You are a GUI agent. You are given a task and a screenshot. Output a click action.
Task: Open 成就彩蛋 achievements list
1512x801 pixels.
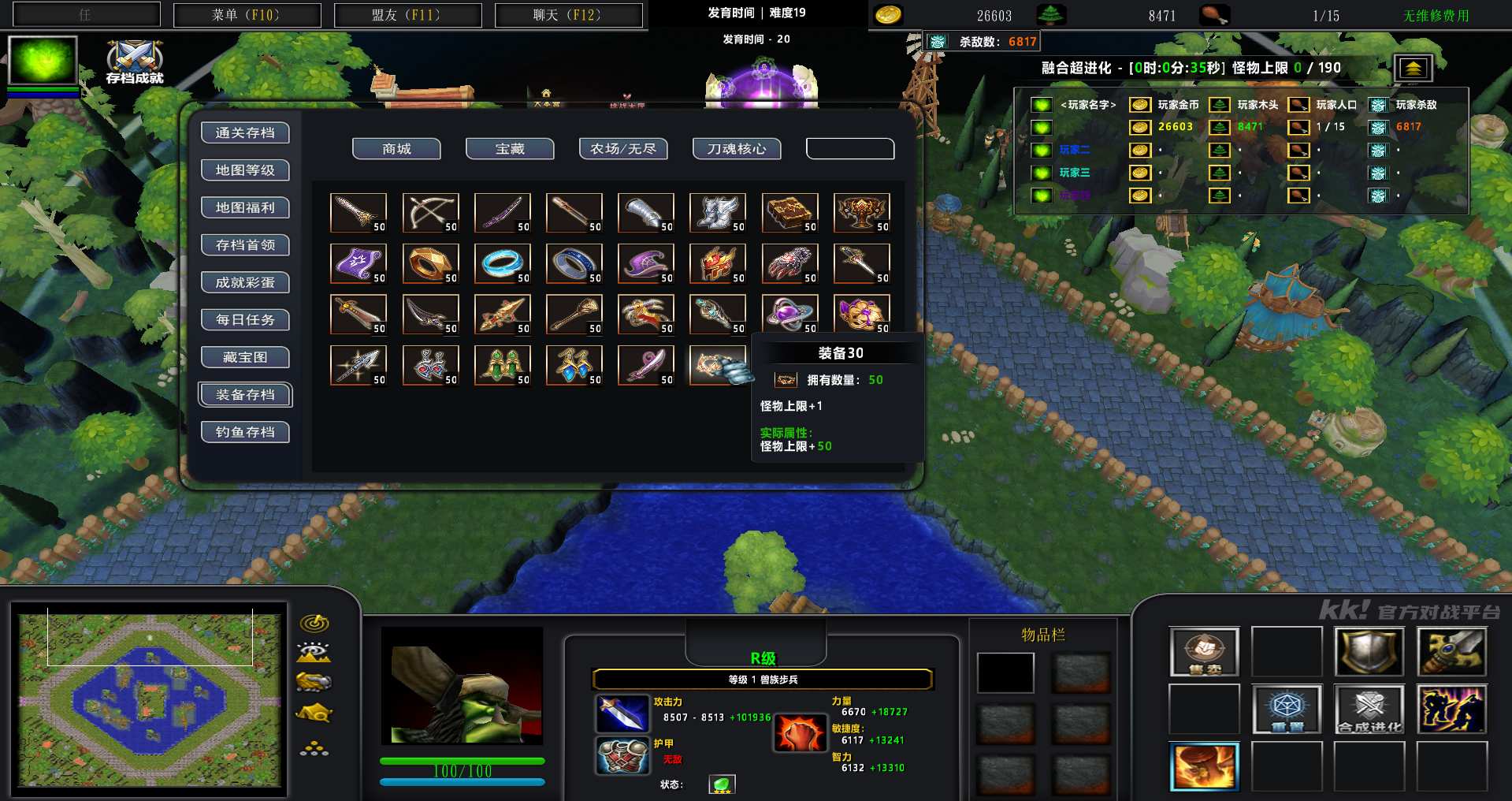[x=245, y=283]
